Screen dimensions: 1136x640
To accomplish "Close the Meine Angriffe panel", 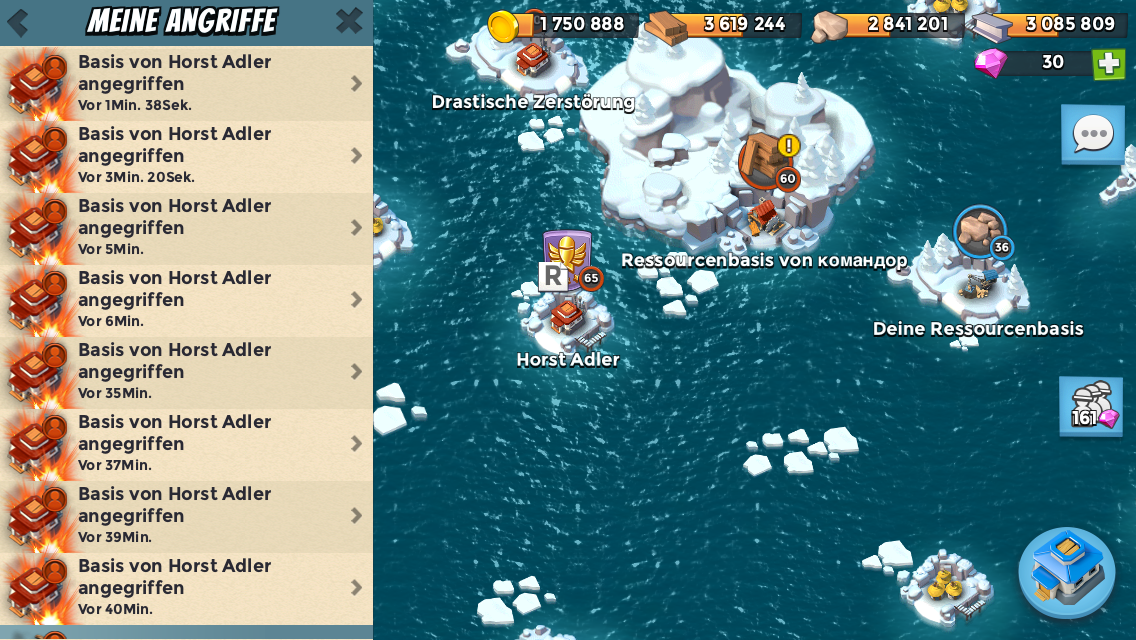I will pyautogui.click(x=349, y=20).
